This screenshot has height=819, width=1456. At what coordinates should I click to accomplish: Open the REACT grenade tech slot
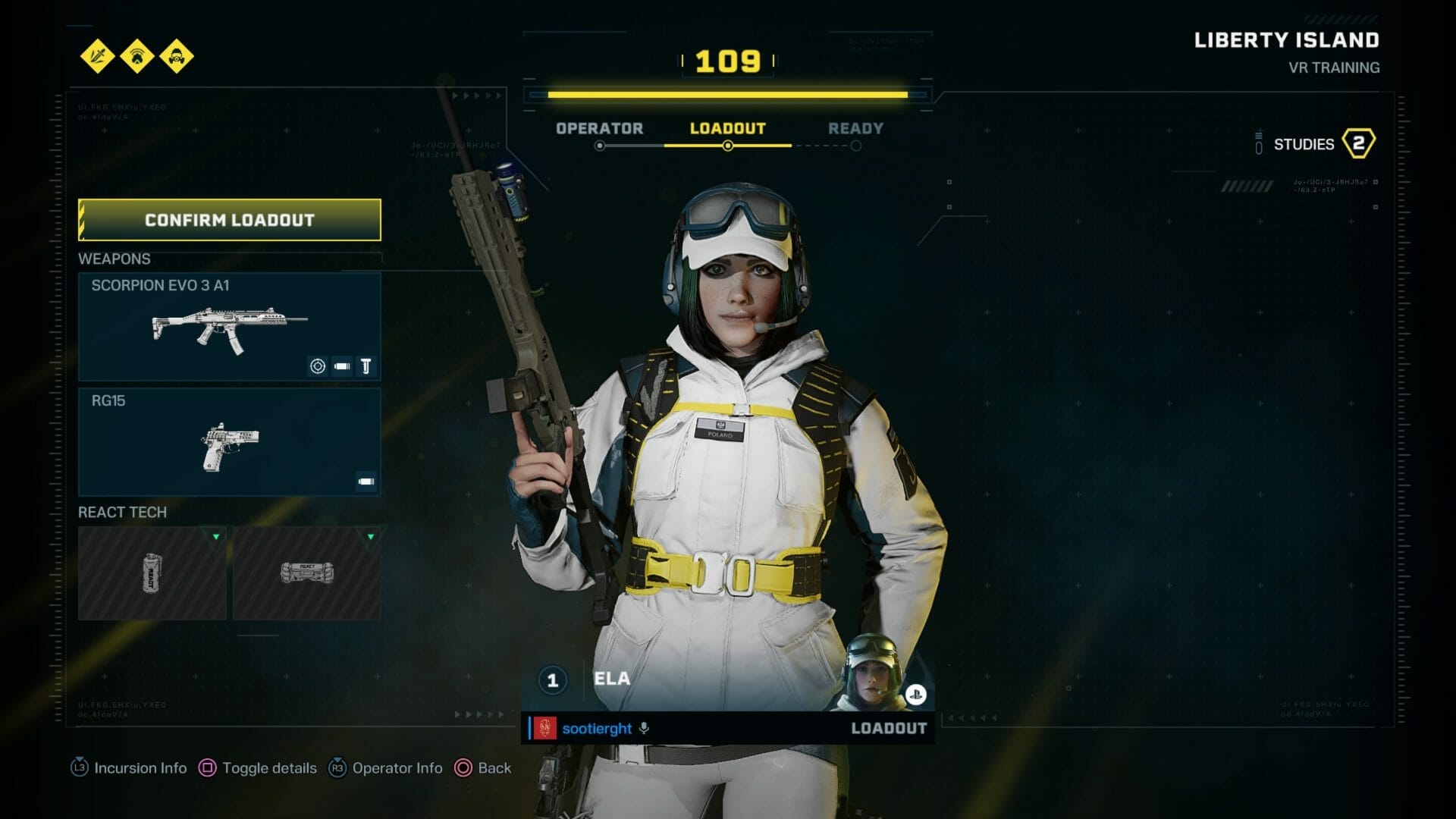152,573
